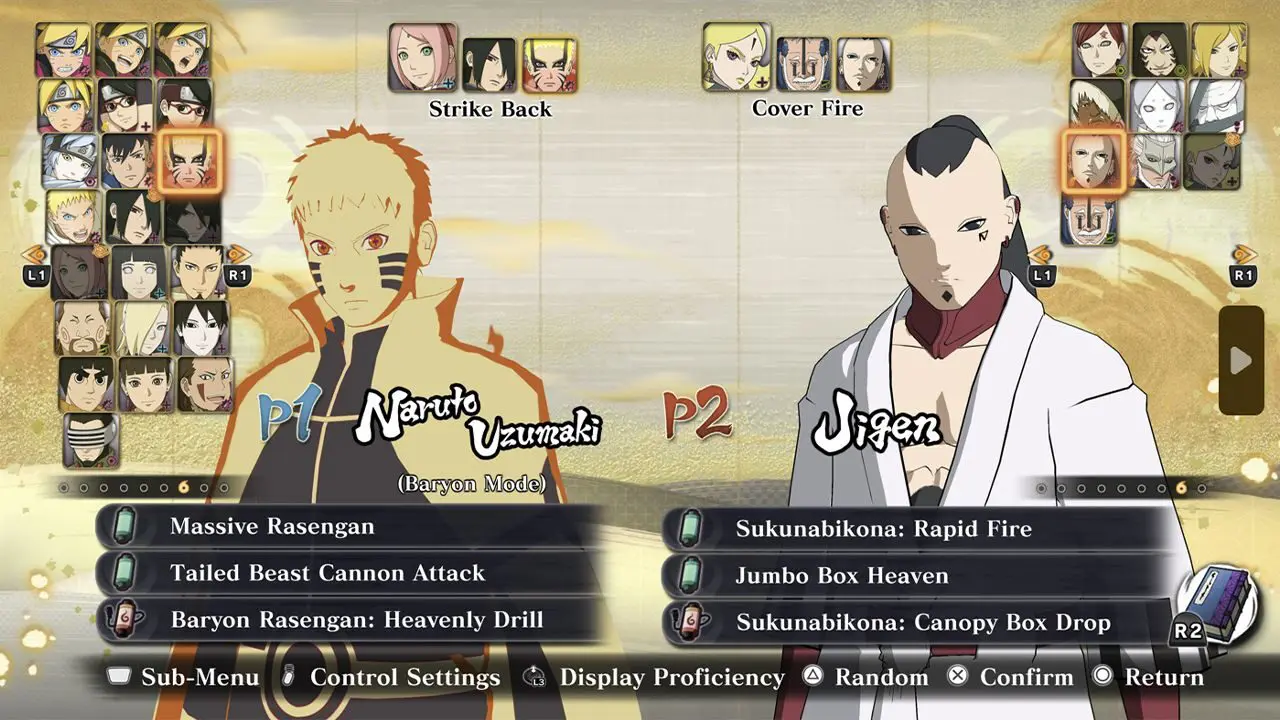The width and height of the screenshot is (1280, 720).
Task: Select the Jumbo Box Heaven jutsu row
Action: coord(917,575)
